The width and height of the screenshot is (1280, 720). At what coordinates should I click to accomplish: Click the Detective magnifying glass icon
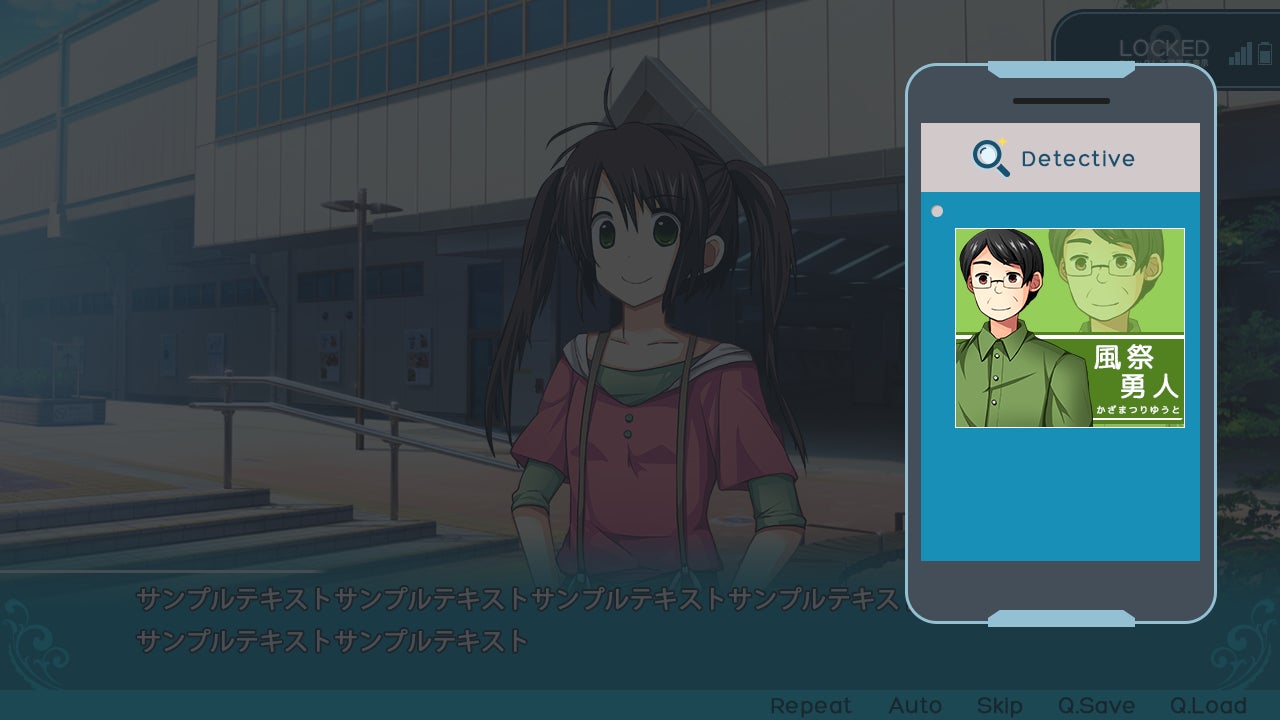tap(990, 158)
